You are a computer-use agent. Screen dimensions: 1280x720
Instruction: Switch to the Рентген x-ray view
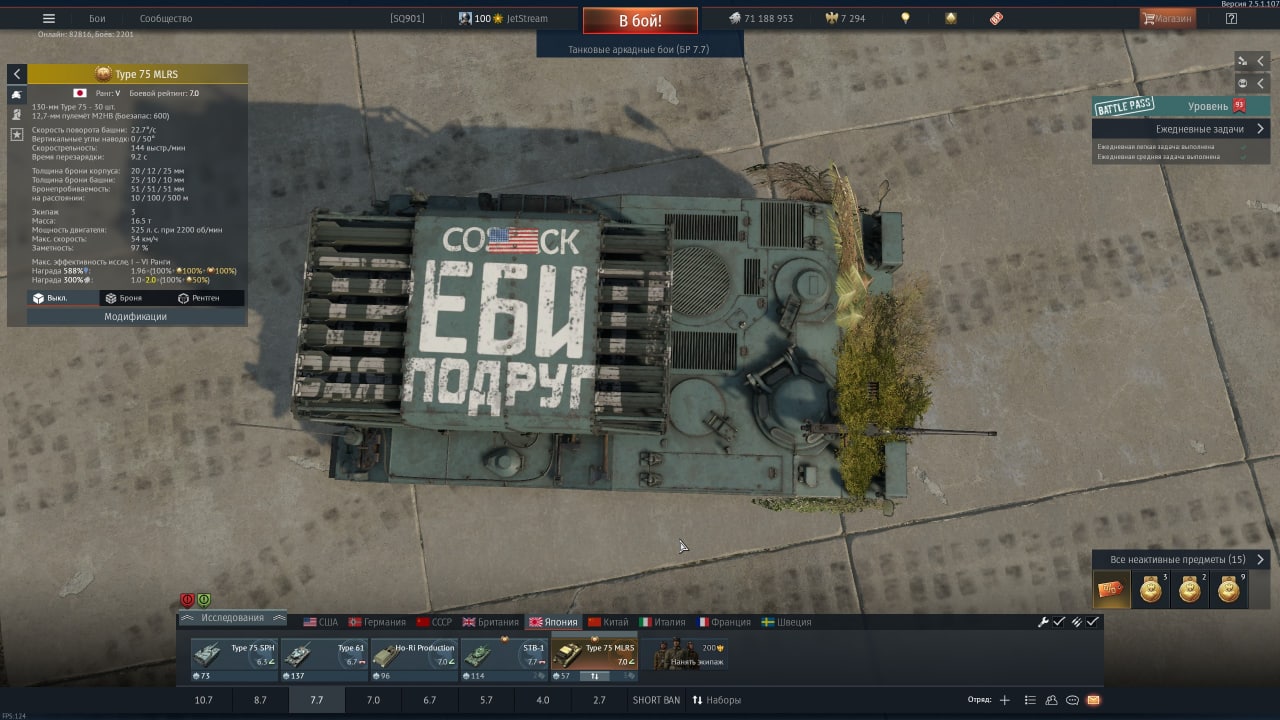pyautogui.click(x=197, y=298)
